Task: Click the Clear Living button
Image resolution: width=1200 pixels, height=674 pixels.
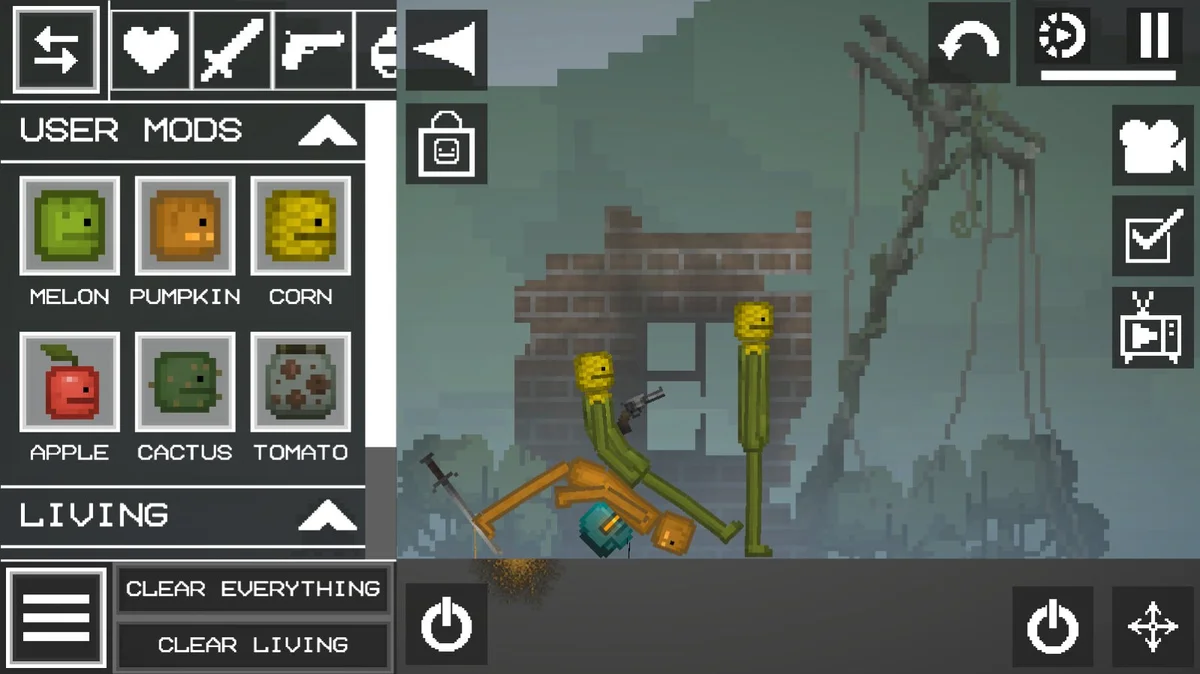Action: pos(252,645)
